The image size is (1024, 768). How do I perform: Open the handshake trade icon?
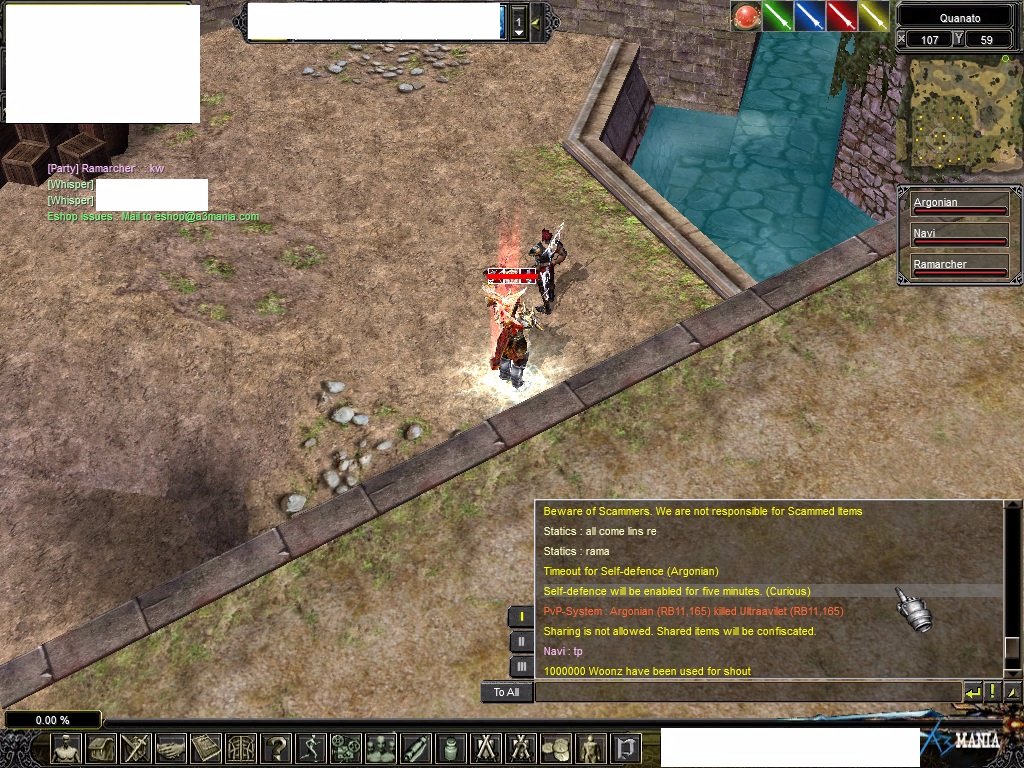pos(171,748)
